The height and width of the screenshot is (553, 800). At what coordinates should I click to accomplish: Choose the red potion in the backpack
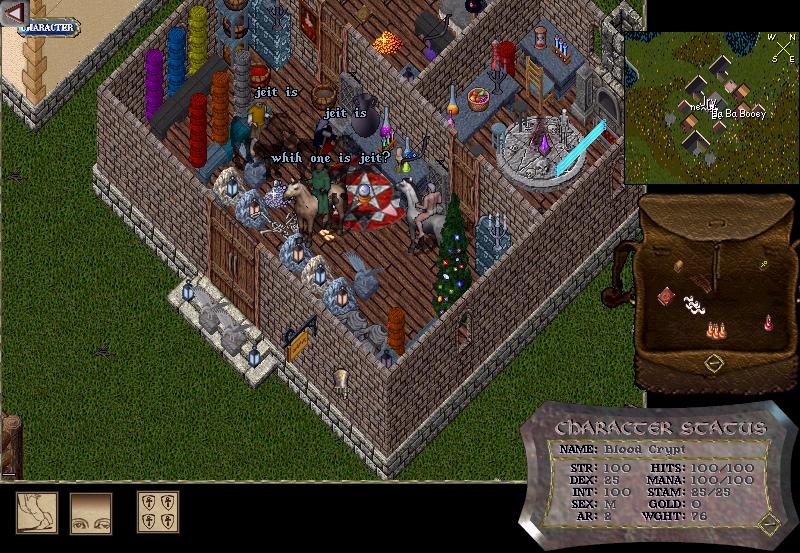768,322
